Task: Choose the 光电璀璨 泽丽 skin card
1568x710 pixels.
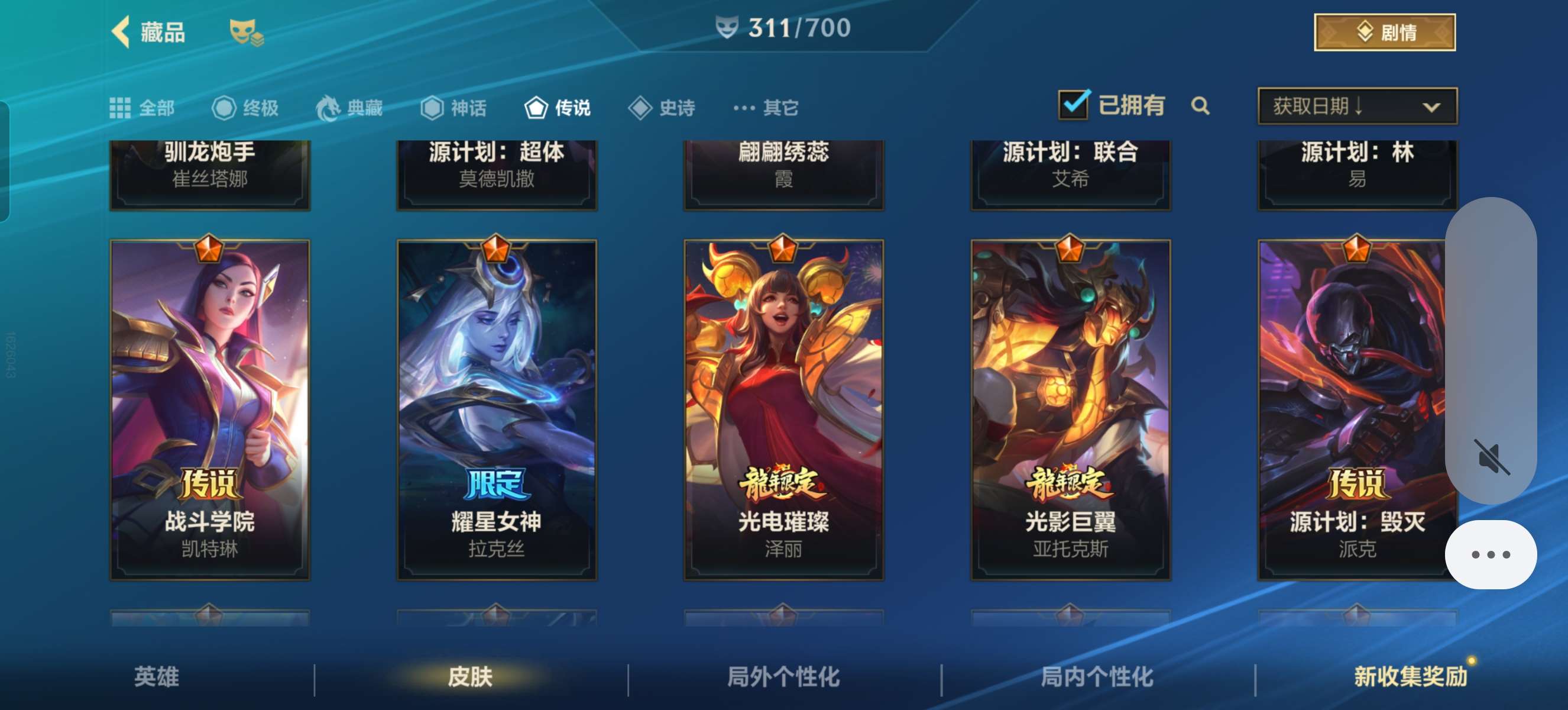Action: (x=783, y=409)
